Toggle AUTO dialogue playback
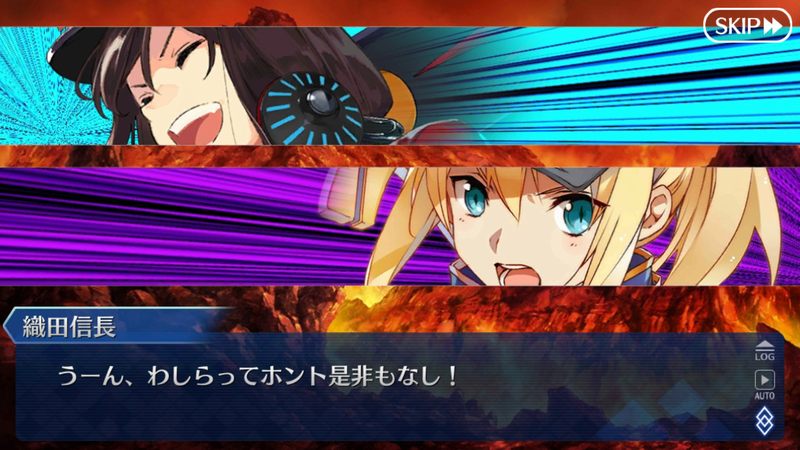The image size is (800, 450). [x=765, y=383]
